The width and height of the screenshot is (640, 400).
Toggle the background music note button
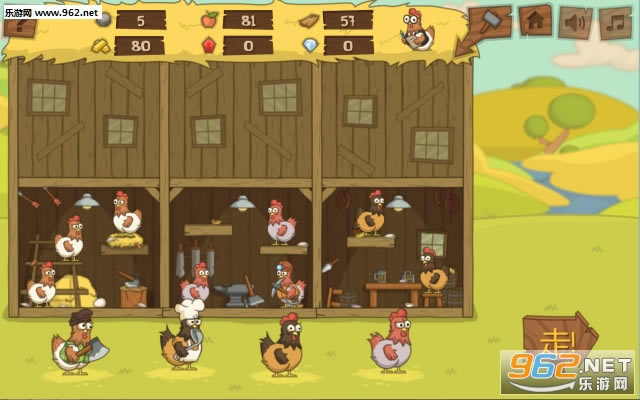point(615,20)
